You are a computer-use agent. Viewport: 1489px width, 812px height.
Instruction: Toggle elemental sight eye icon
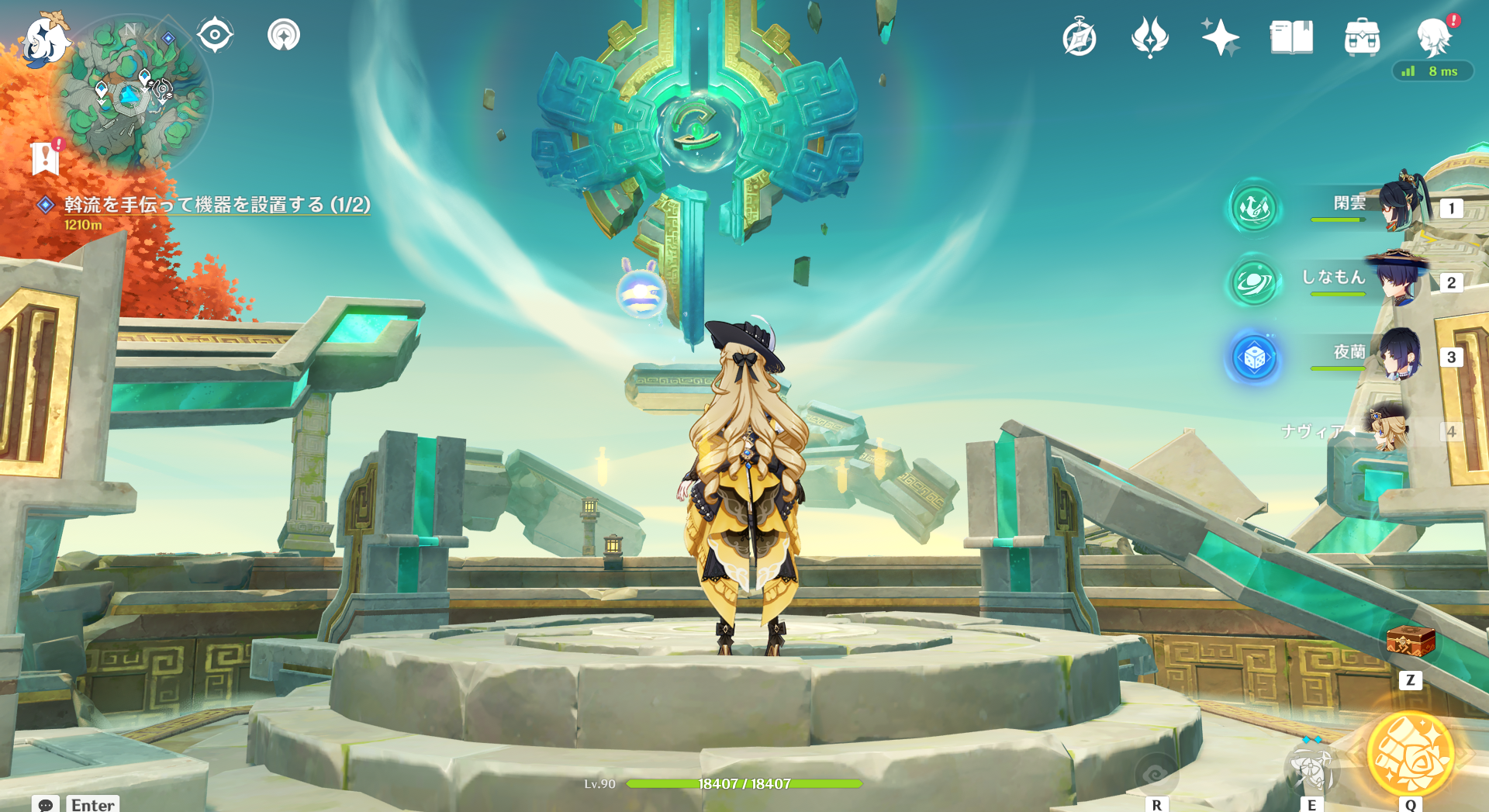[x=215, y=35]
